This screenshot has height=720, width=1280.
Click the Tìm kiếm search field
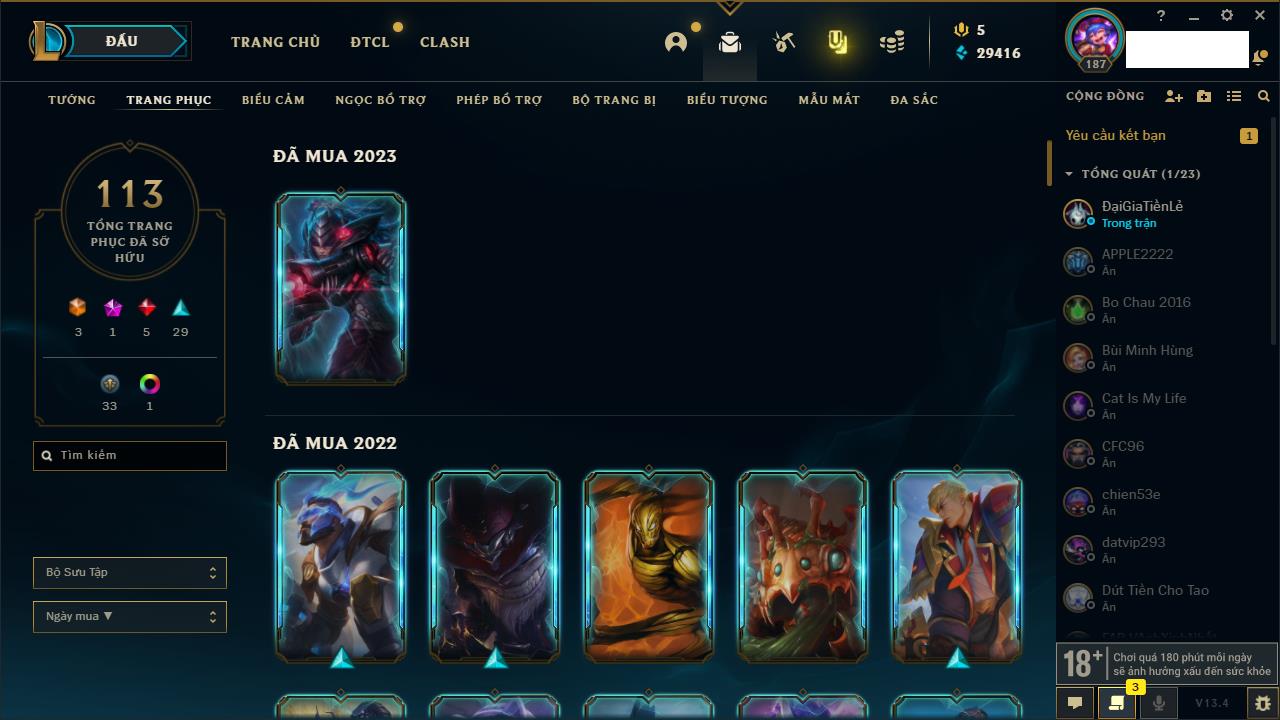tap(130, 456)
